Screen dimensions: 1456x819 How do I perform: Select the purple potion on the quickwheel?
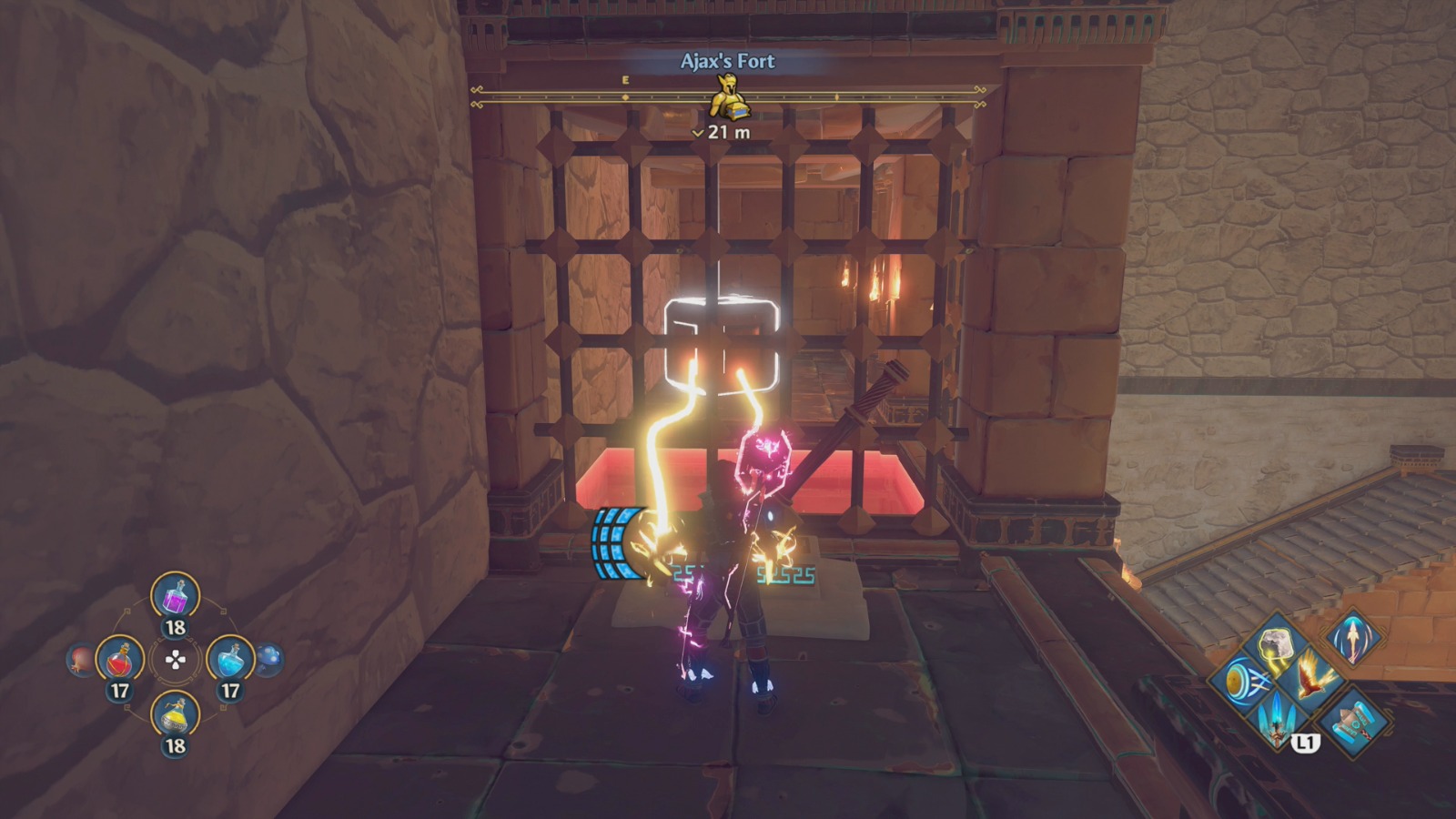176,596
